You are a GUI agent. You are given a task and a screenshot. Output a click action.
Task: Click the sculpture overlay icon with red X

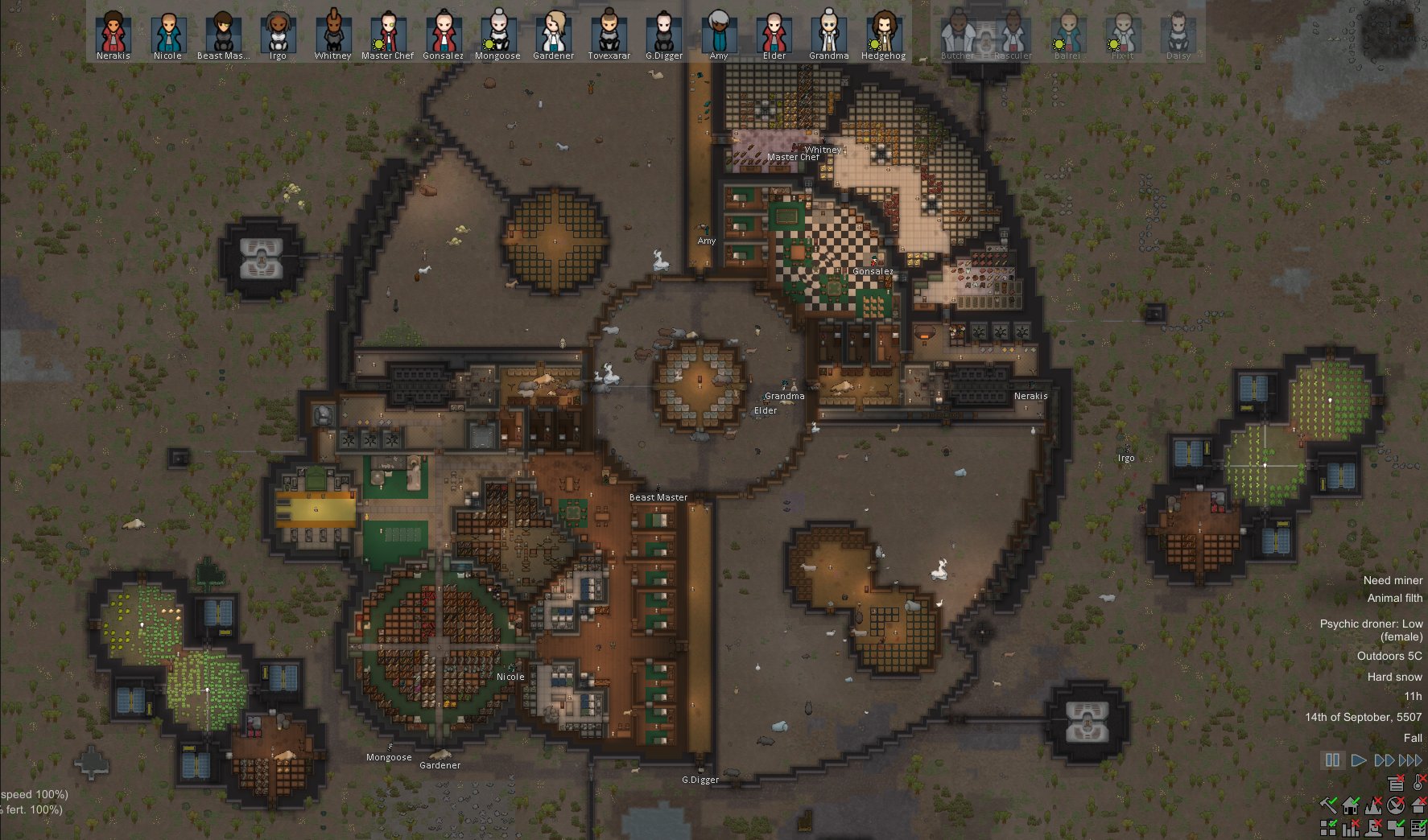1372,828
